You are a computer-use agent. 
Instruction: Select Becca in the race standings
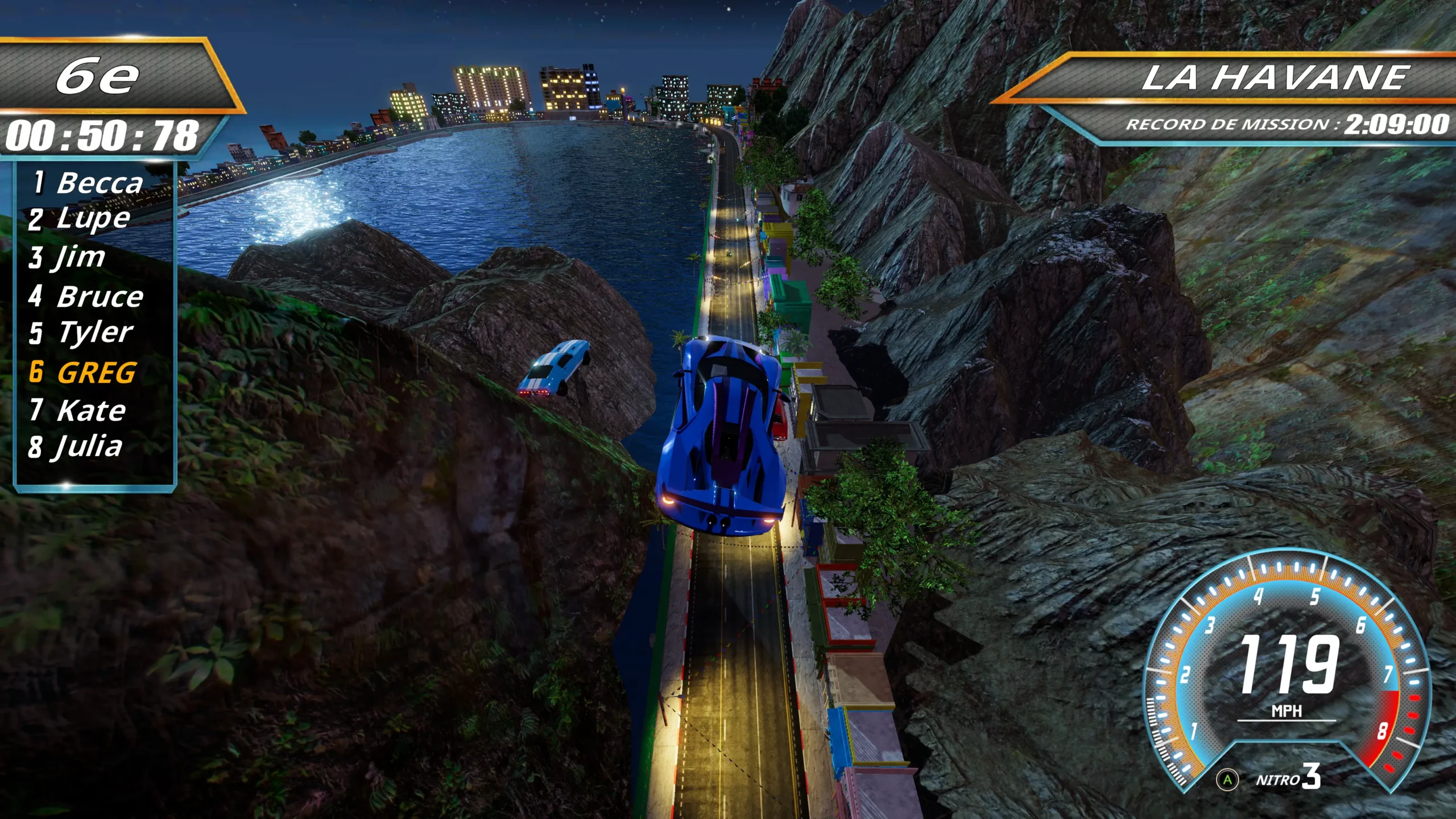88,183
